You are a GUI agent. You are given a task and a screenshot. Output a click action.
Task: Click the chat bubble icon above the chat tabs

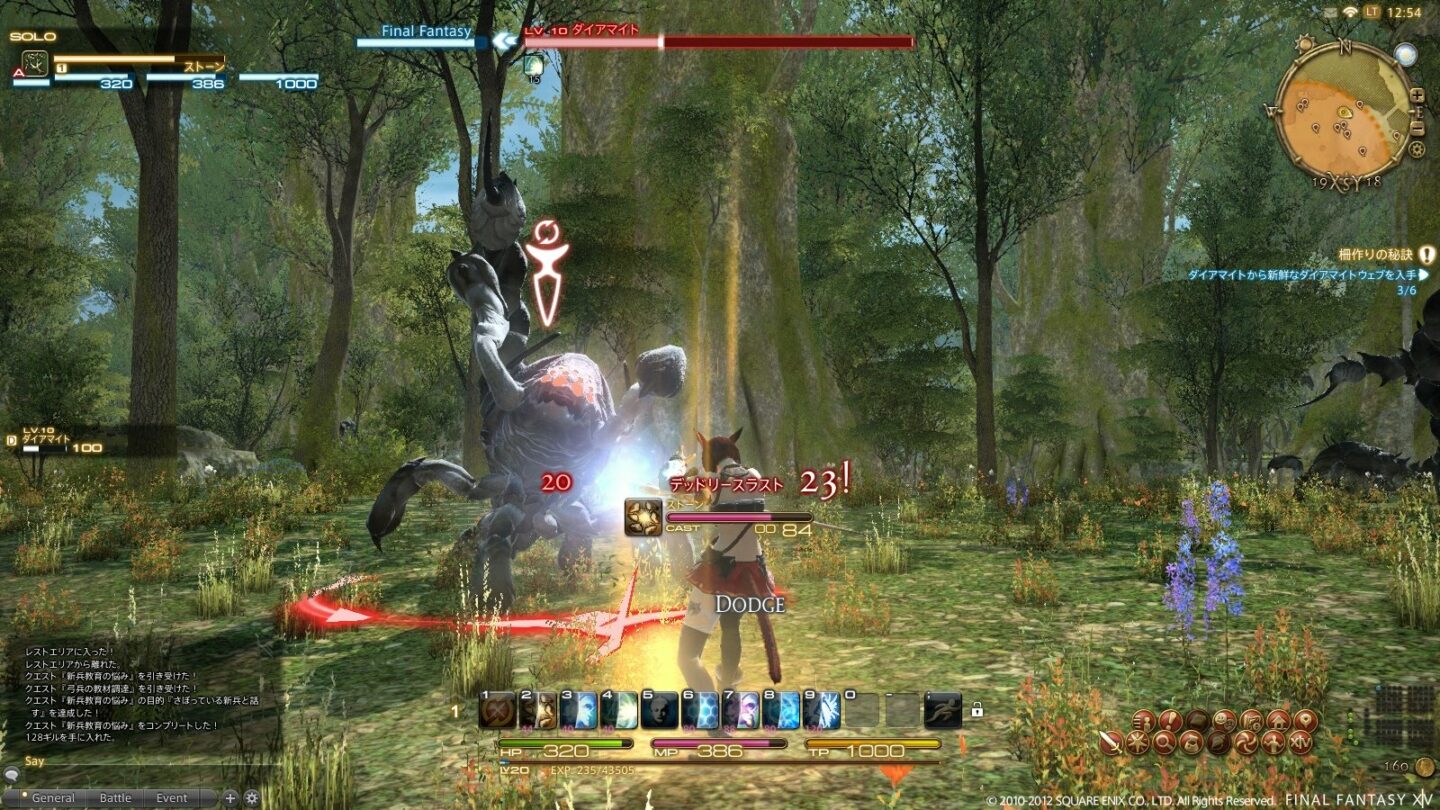pos(11,776)
